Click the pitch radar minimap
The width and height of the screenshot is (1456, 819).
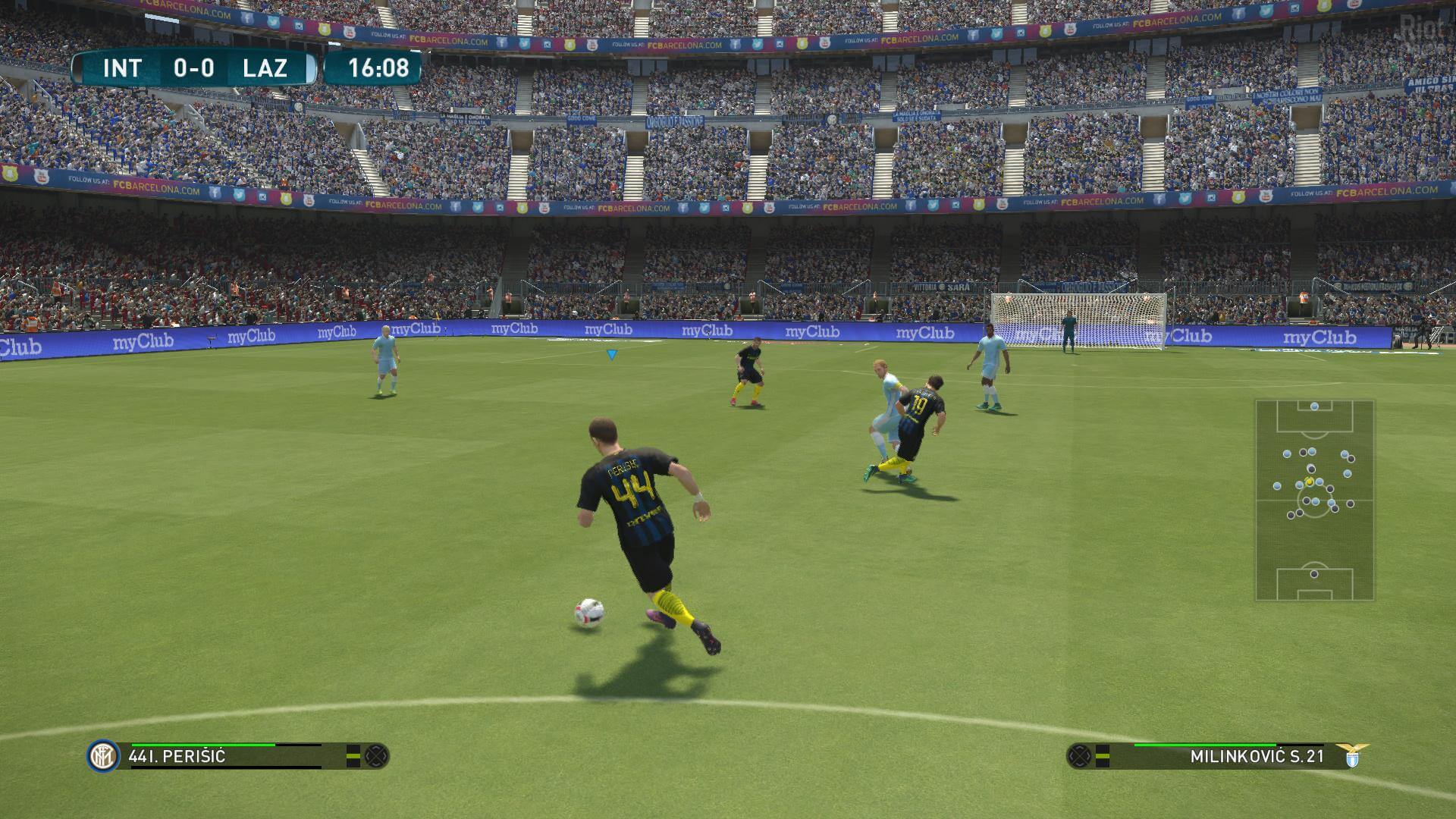(x=1314, y=500)
